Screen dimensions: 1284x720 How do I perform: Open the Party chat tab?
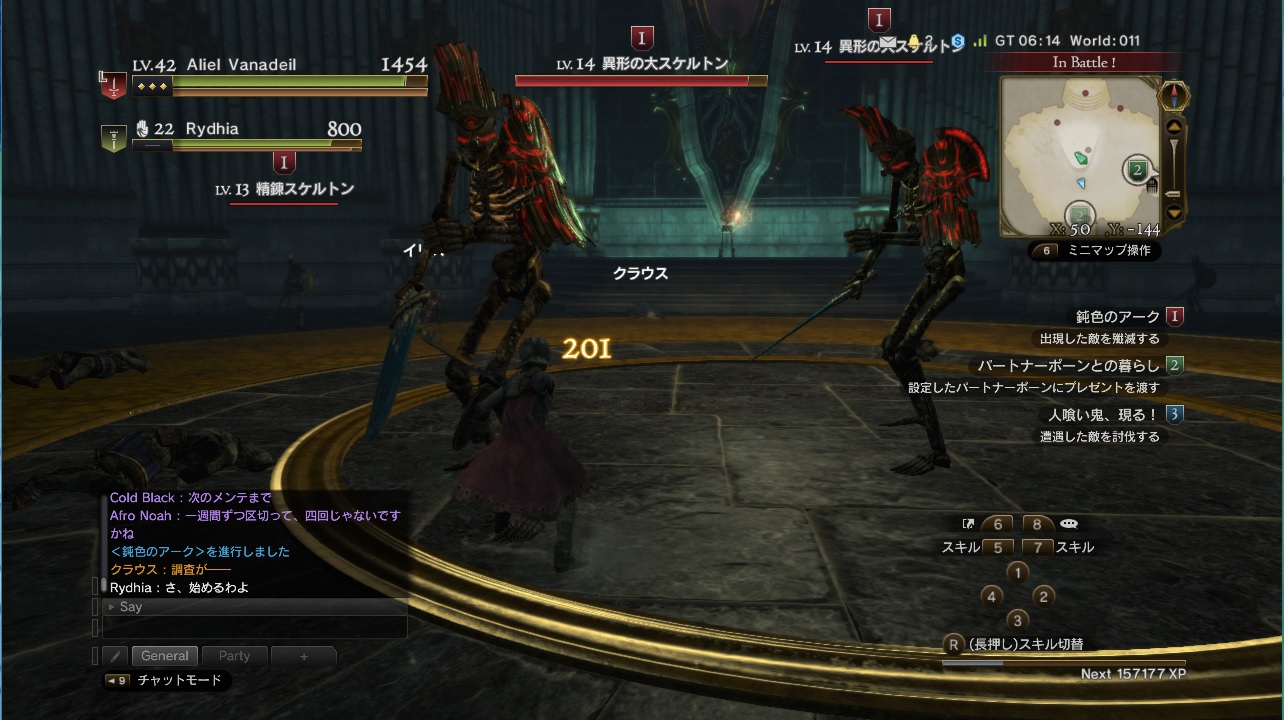[x=234, y=656]
